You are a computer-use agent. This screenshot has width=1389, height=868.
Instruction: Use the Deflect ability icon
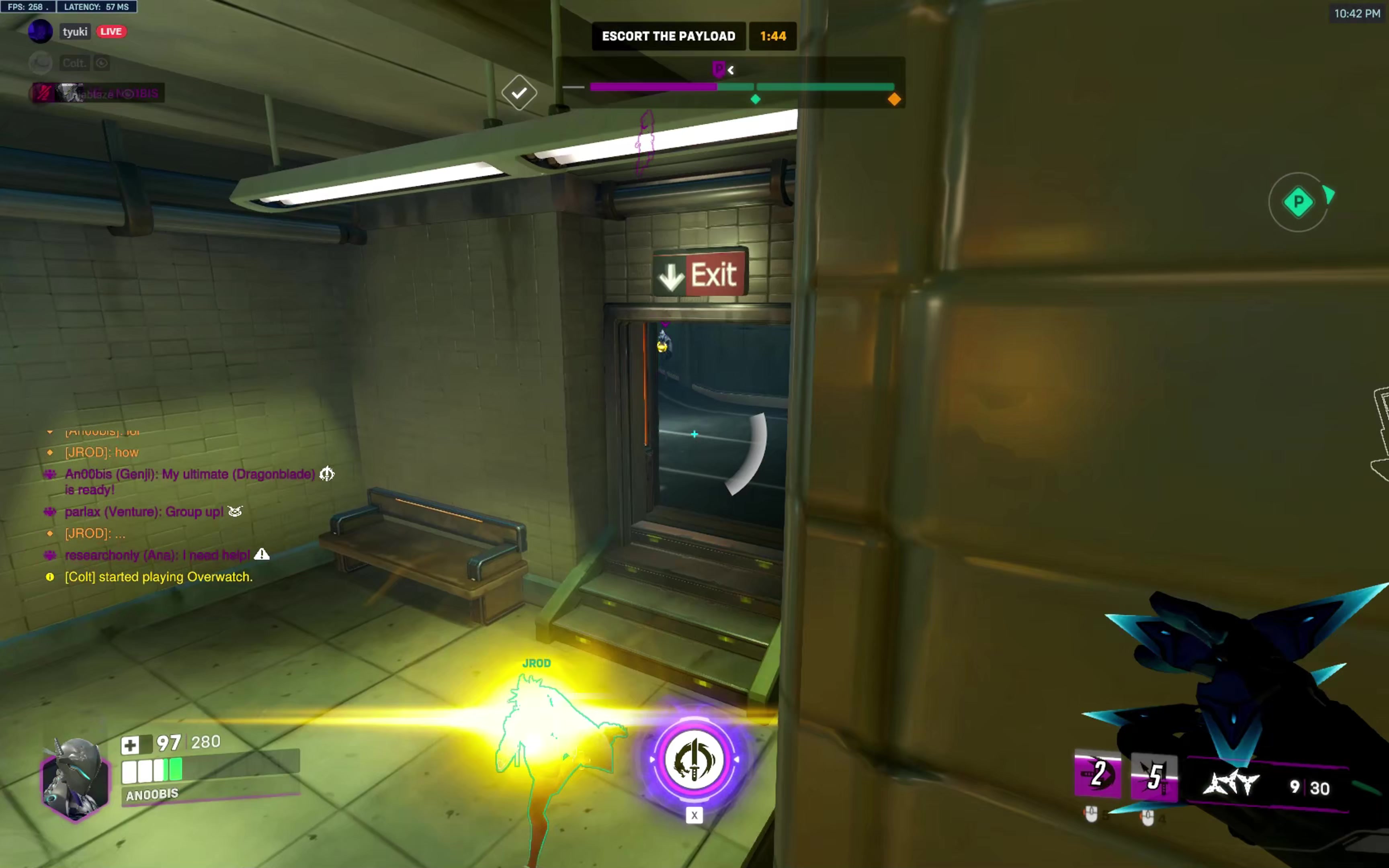click(x=1153, y=776)
